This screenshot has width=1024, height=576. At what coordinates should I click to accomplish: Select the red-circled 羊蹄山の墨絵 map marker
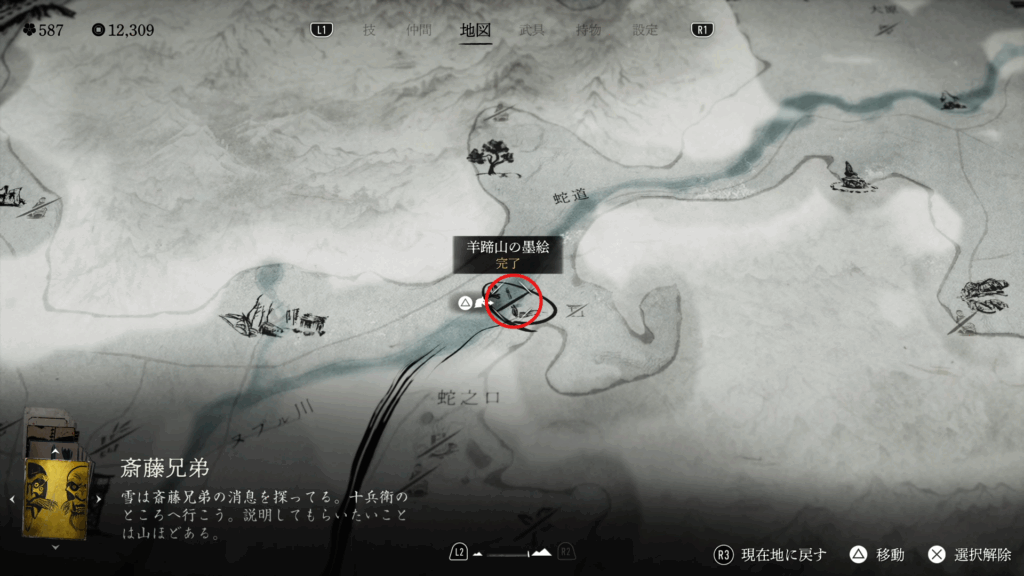pyautogui.click(x=513, y=302)
